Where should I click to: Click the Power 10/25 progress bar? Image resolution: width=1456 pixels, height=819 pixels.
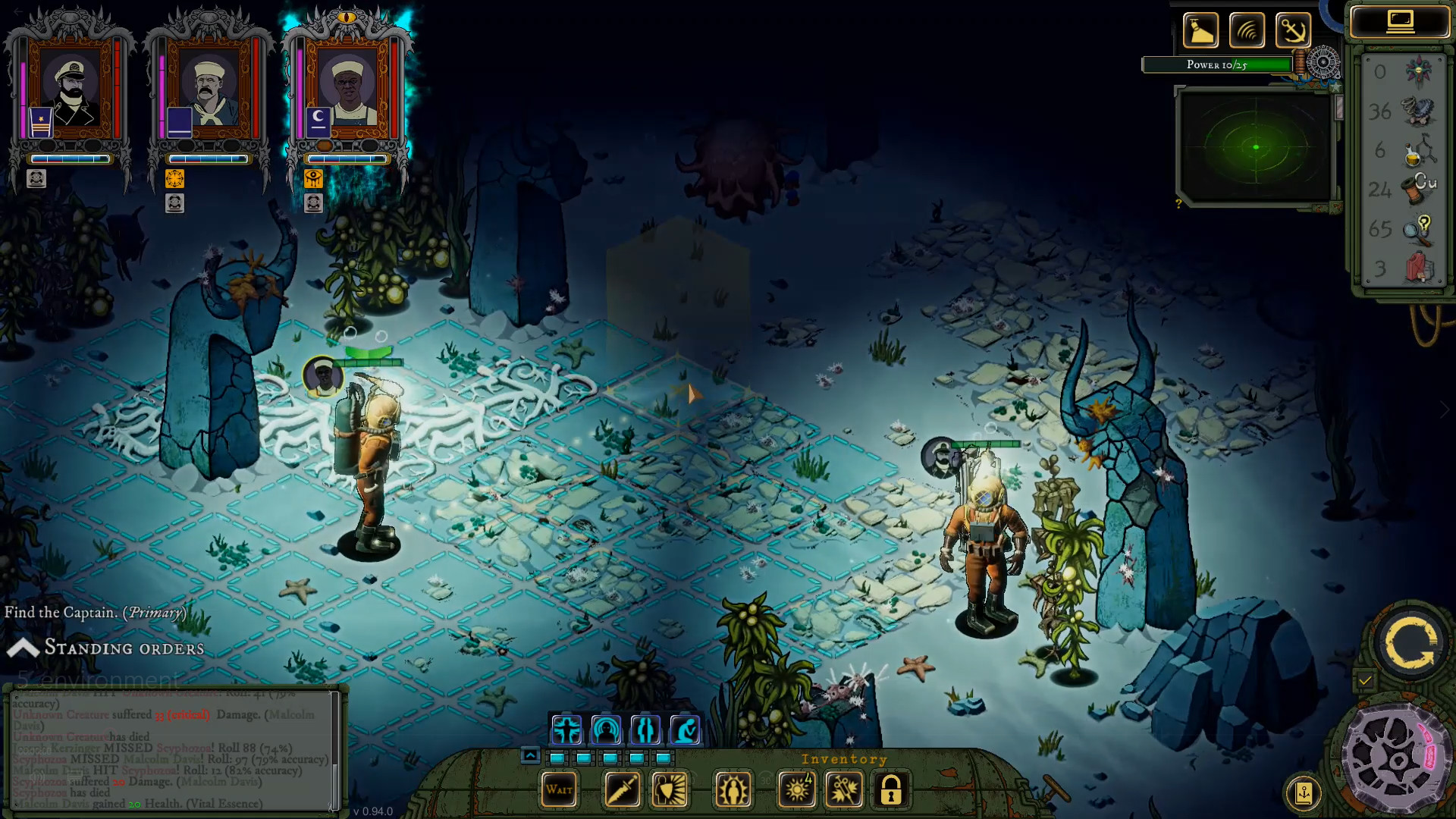click(x=1217, y=64)
